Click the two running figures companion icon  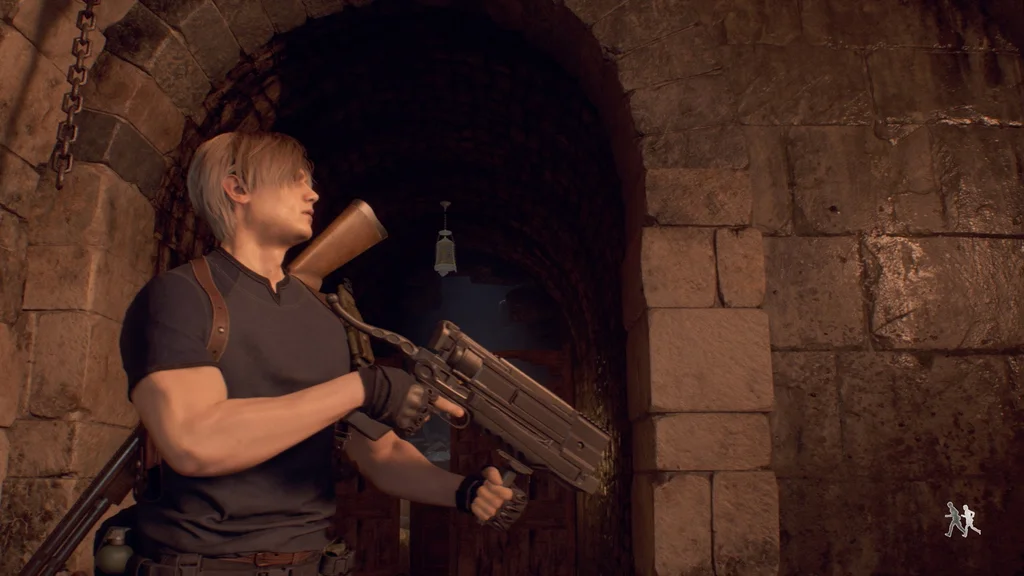click(961, 519)
